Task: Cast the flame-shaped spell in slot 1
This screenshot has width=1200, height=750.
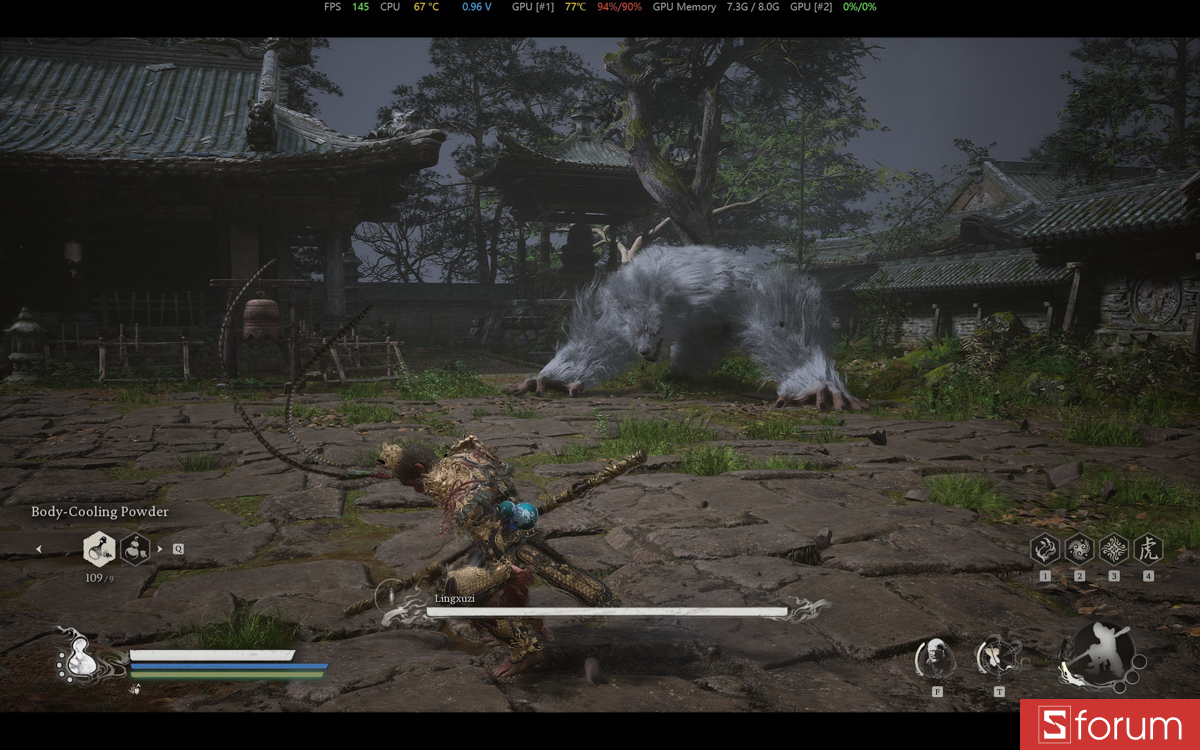Action: [1045, 548]
